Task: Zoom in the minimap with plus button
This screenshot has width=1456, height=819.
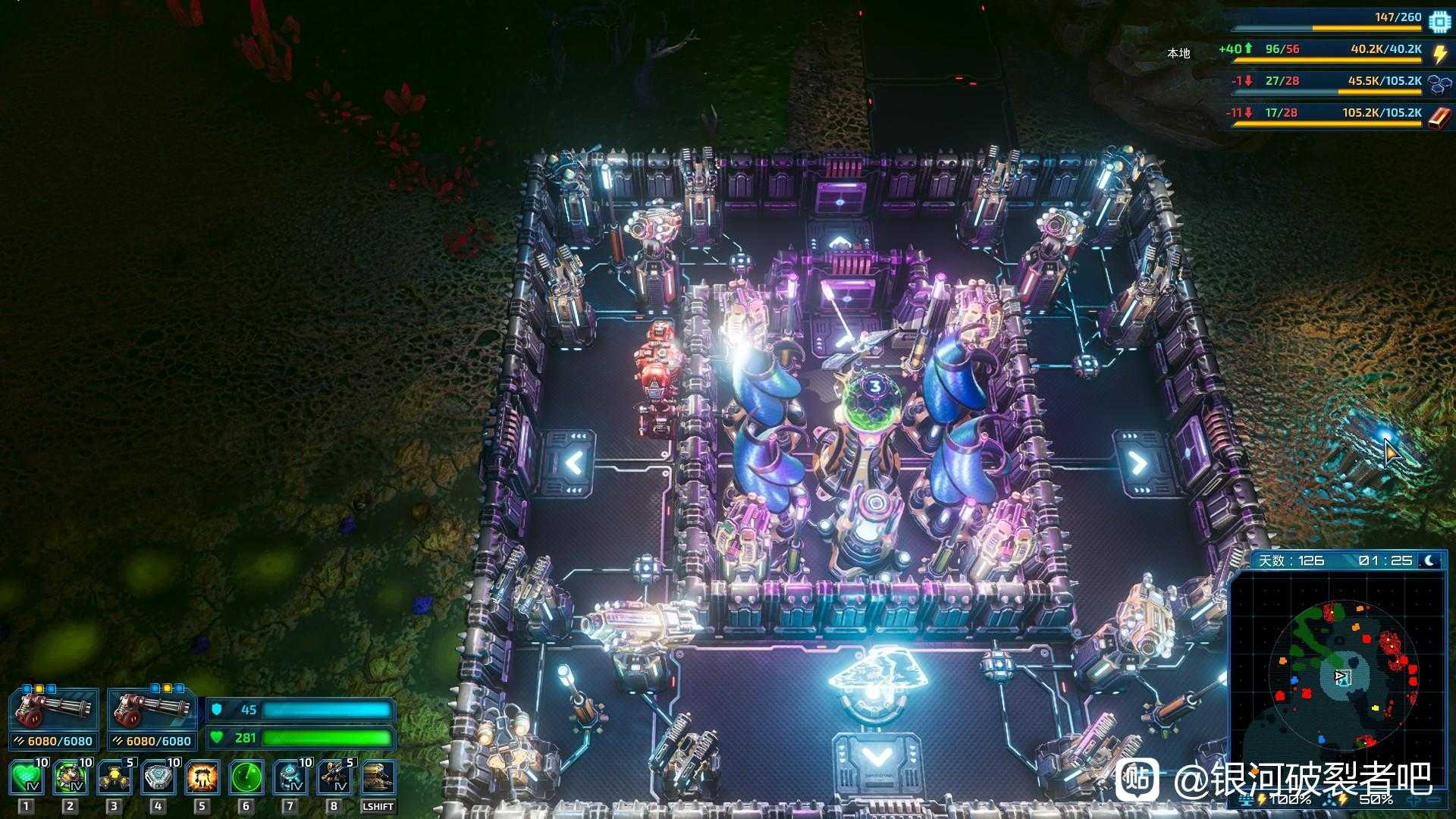Action: [x=1414, y=800]
